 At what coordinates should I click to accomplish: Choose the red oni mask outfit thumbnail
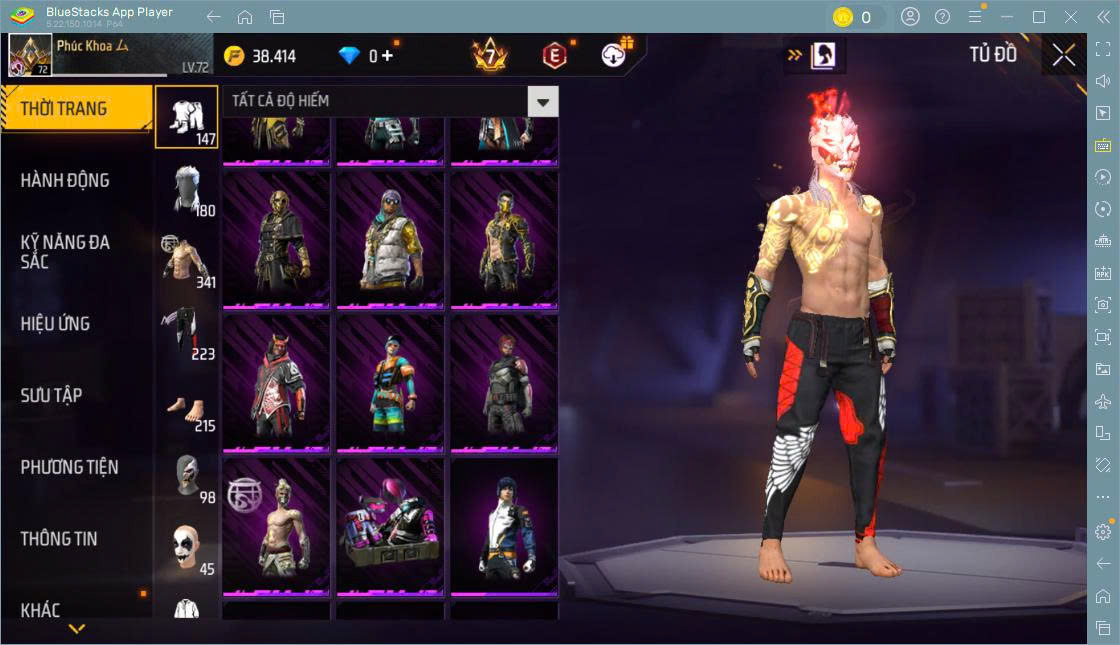click(x=276, y=382)
